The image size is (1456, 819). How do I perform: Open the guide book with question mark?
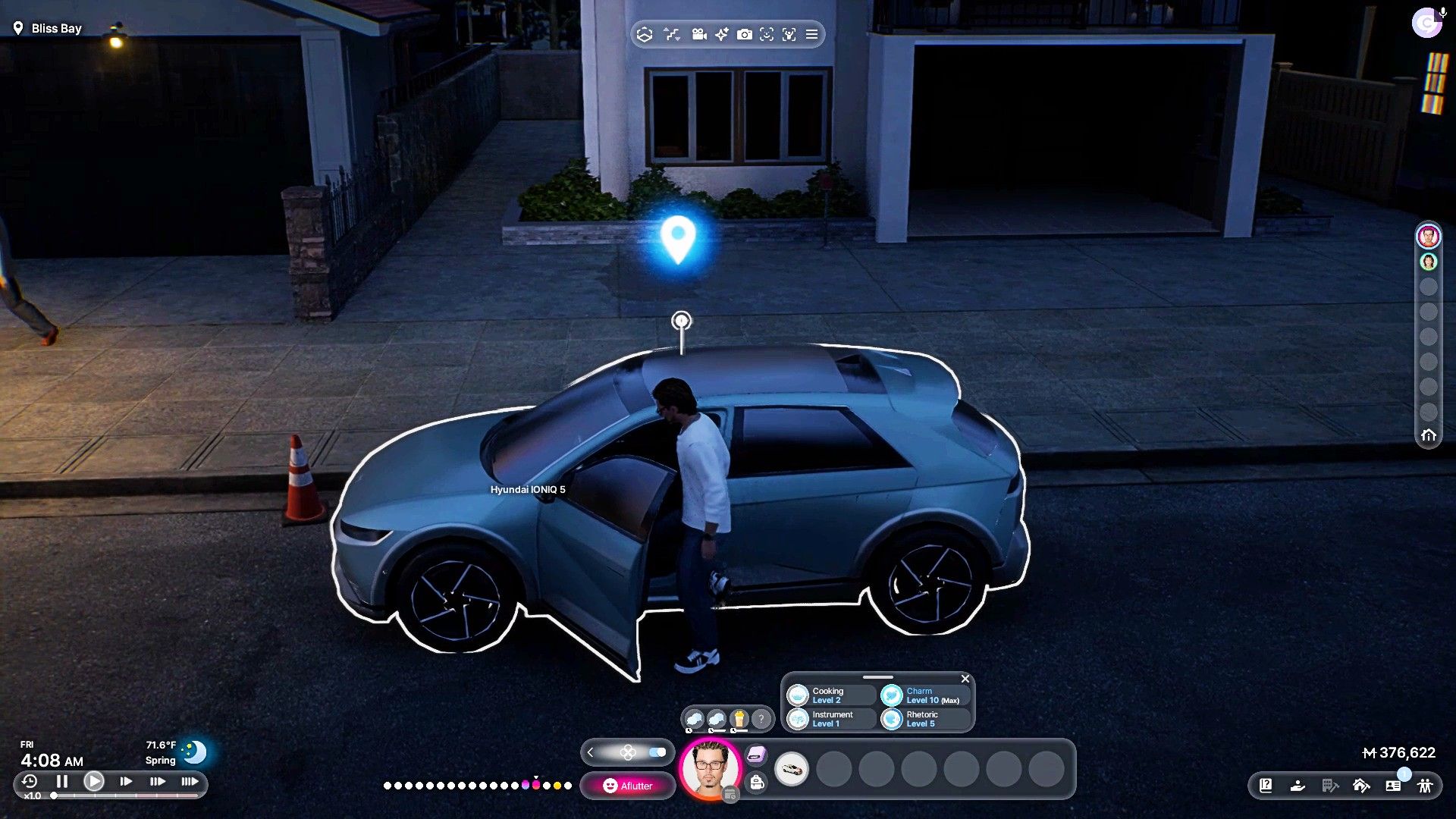coord(1266,786)
